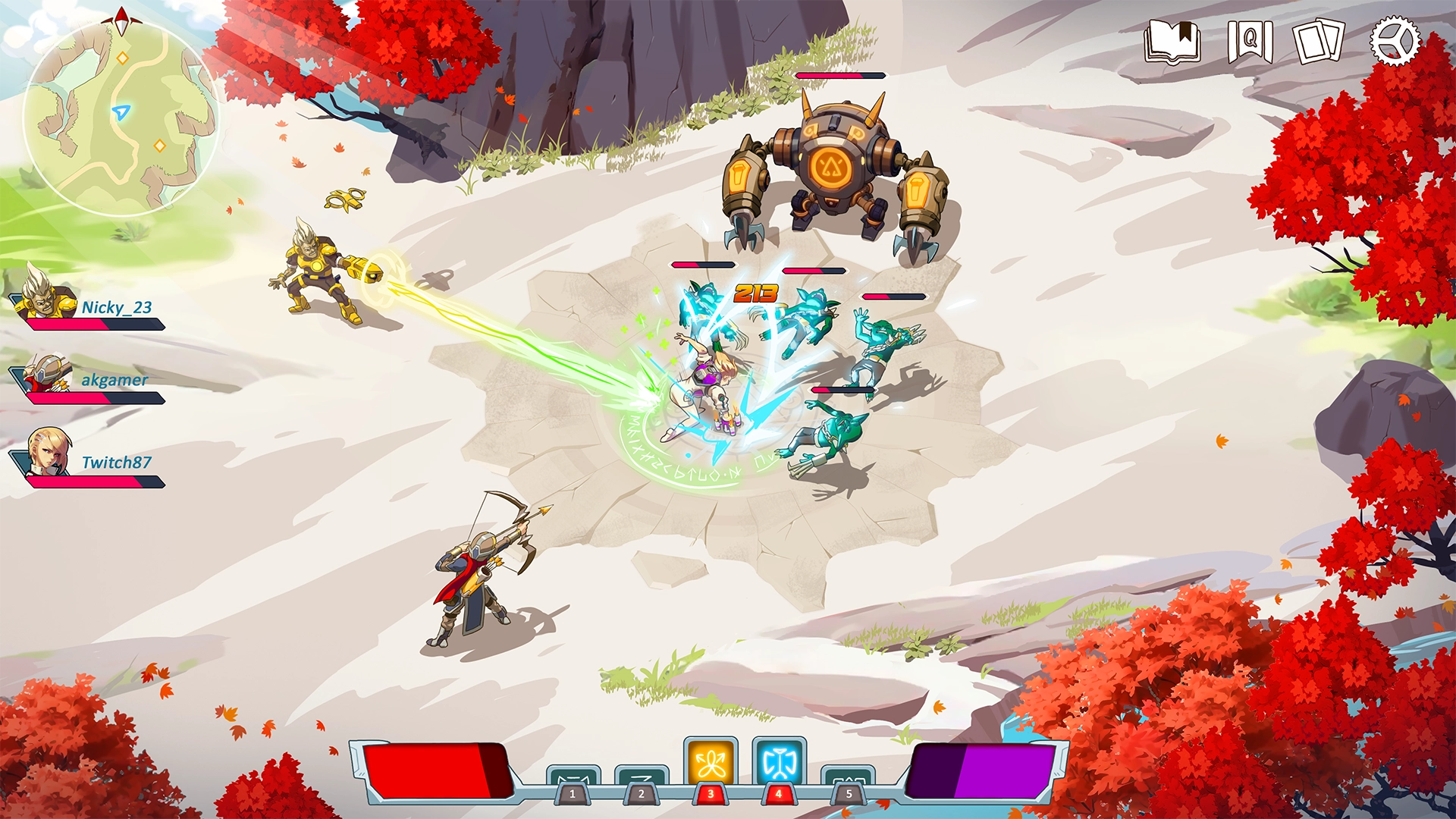Viewport: 1456px width, 819px height.
Task: Open the gear settings menu
Action: click(1394, 42)
